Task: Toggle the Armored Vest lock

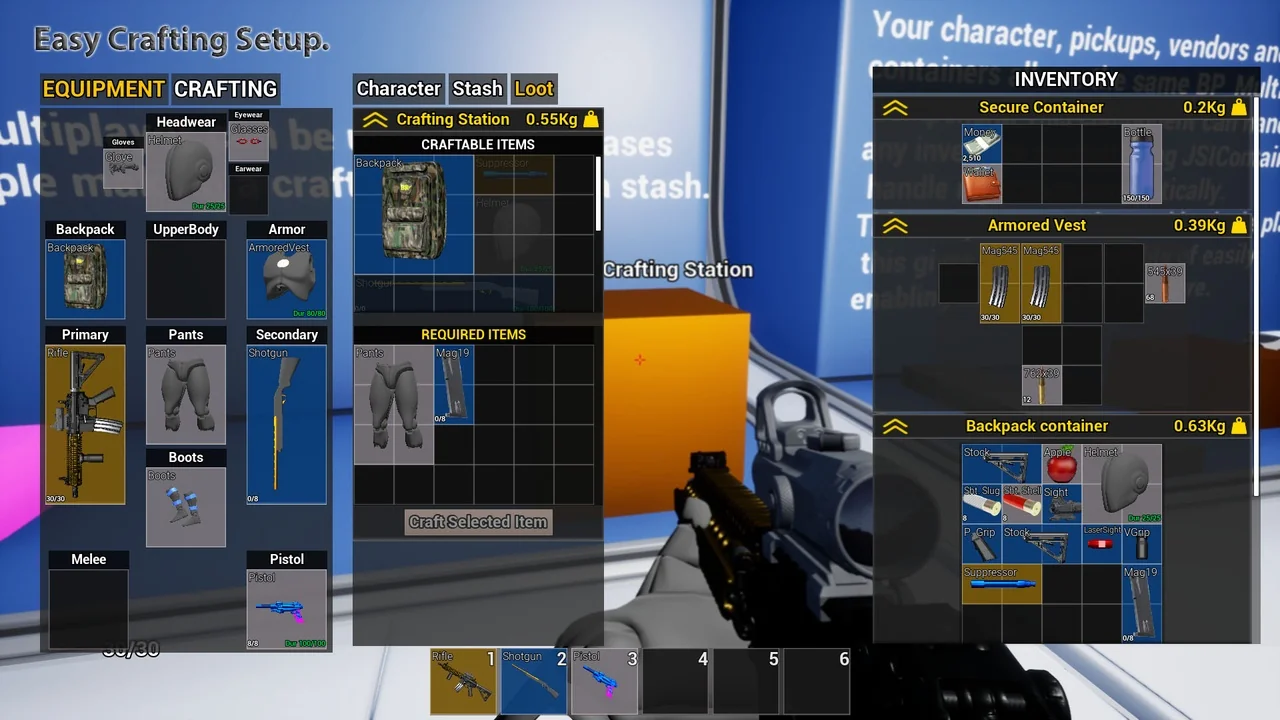Action: coord(1240,225)
